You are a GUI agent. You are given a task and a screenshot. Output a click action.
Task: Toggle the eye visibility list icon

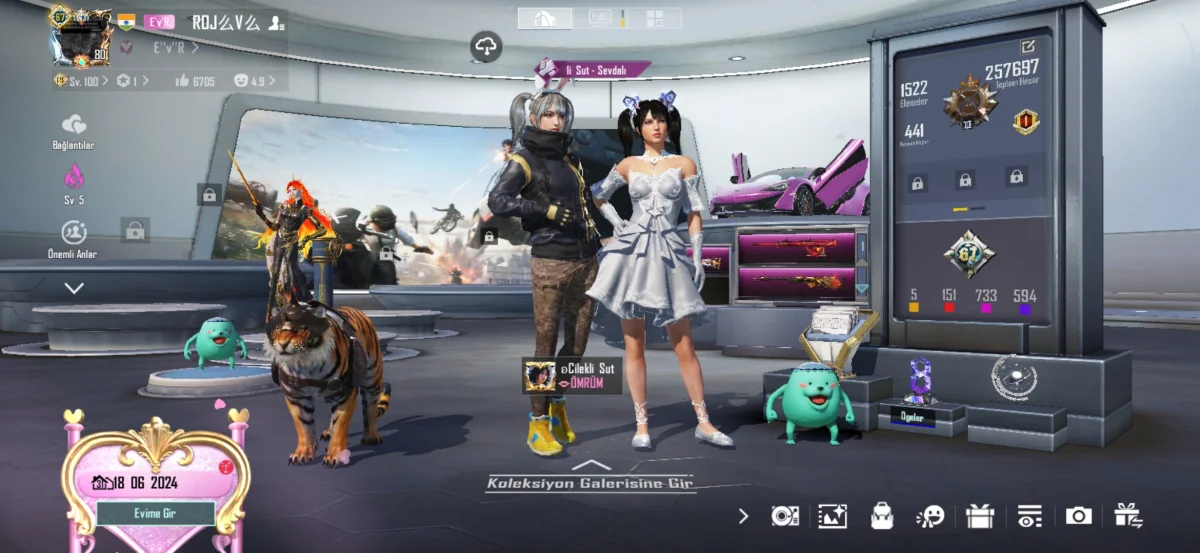[1029, 516]
